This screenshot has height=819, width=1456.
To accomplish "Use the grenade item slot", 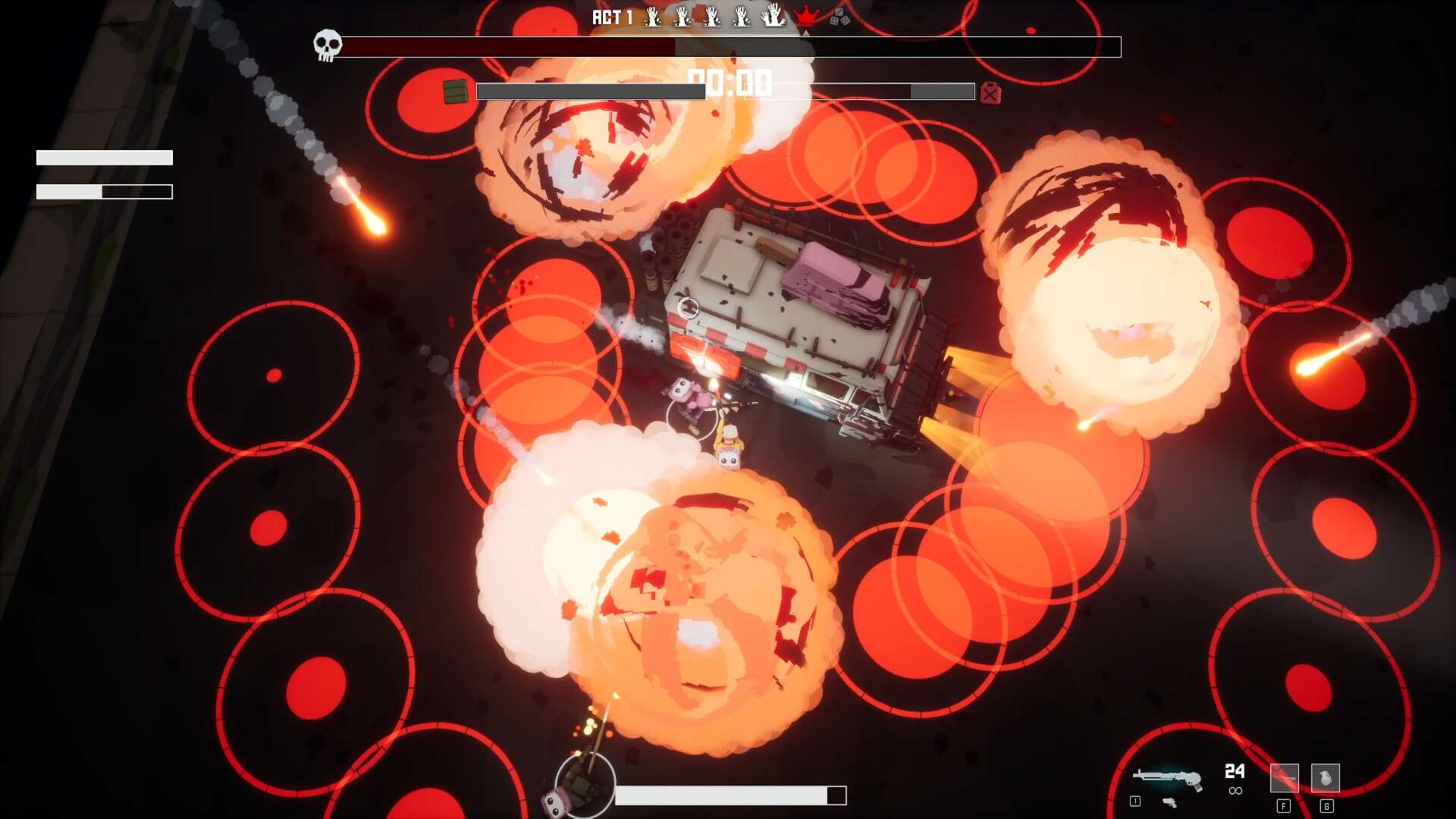I will tap(1325, 778).
